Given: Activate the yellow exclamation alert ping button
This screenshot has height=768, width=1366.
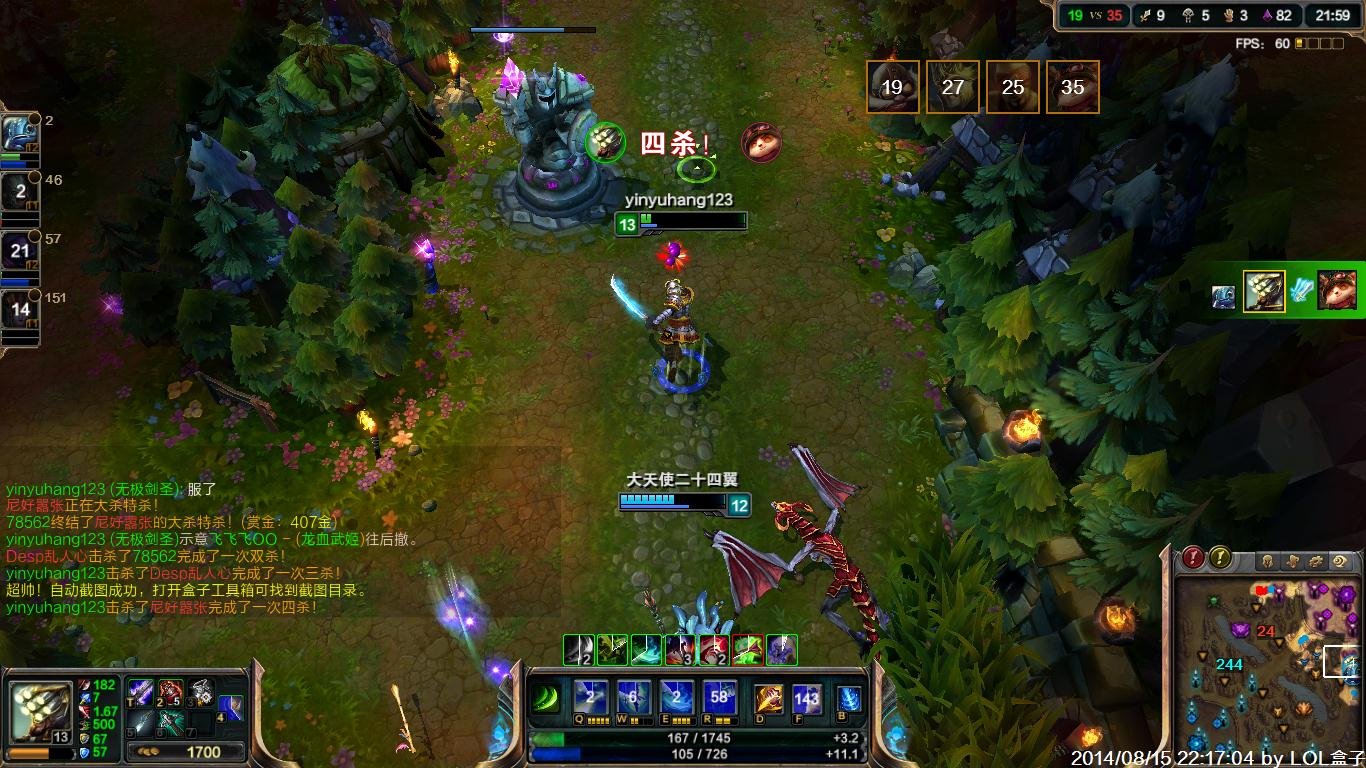Looking at the screenshot, I should coord(1220,558).
